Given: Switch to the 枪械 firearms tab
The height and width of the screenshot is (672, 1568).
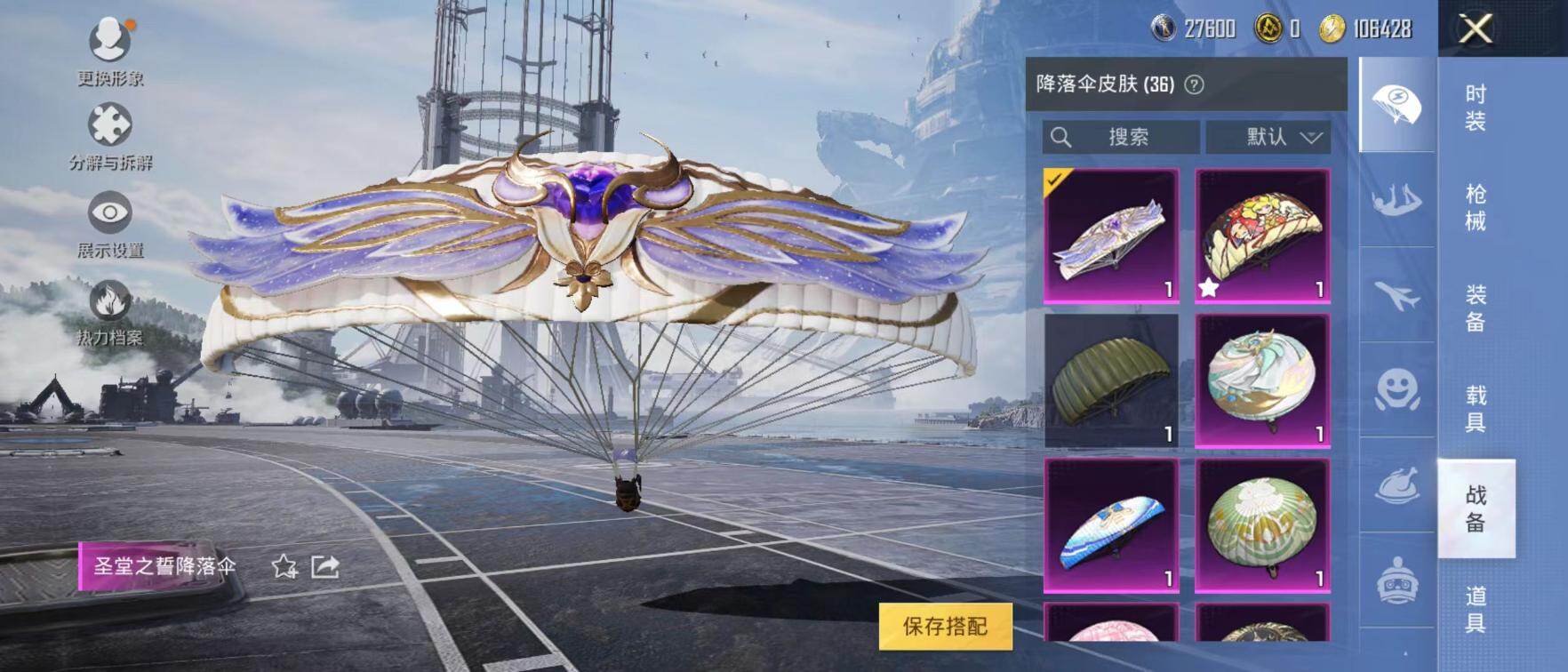Looking at the screenshot, I should pos(1476,207).
